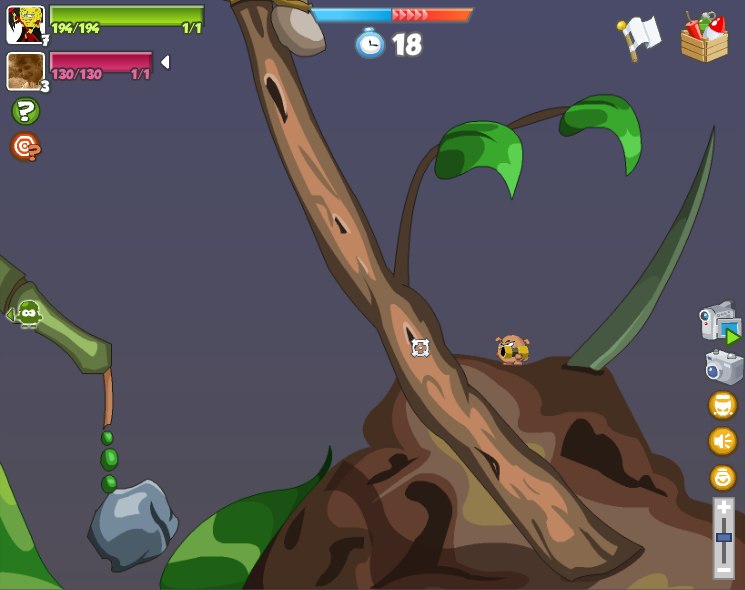Toggle sound with the orange speaker button
Image resolution: width=745 pixels, height=590 pixels.
(x=722, y=441)
